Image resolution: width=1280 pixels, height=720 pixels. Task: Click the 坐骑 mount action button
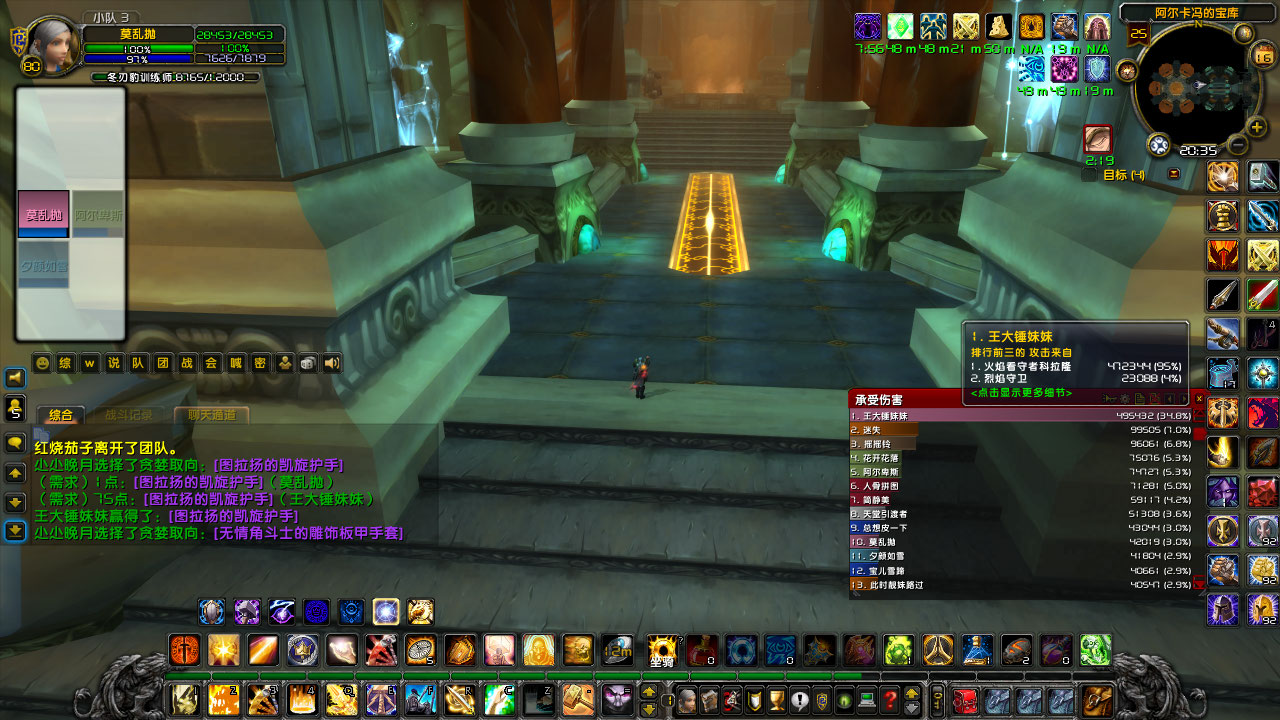(x=660, y=650)
